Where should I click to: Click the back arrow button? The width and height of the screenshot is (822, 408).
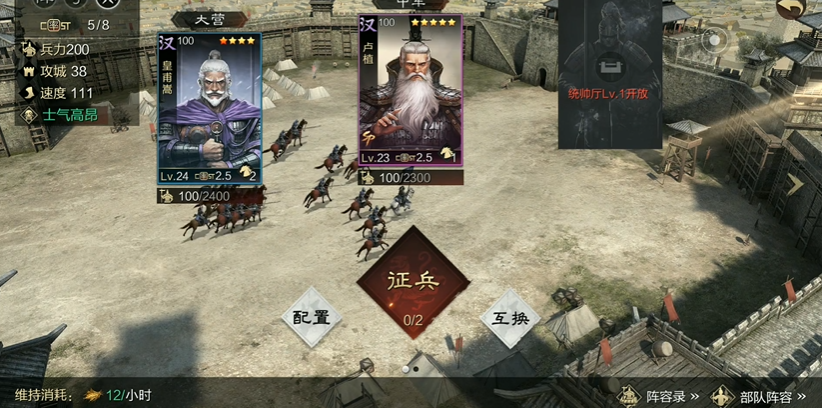click(x=792, y=10)
